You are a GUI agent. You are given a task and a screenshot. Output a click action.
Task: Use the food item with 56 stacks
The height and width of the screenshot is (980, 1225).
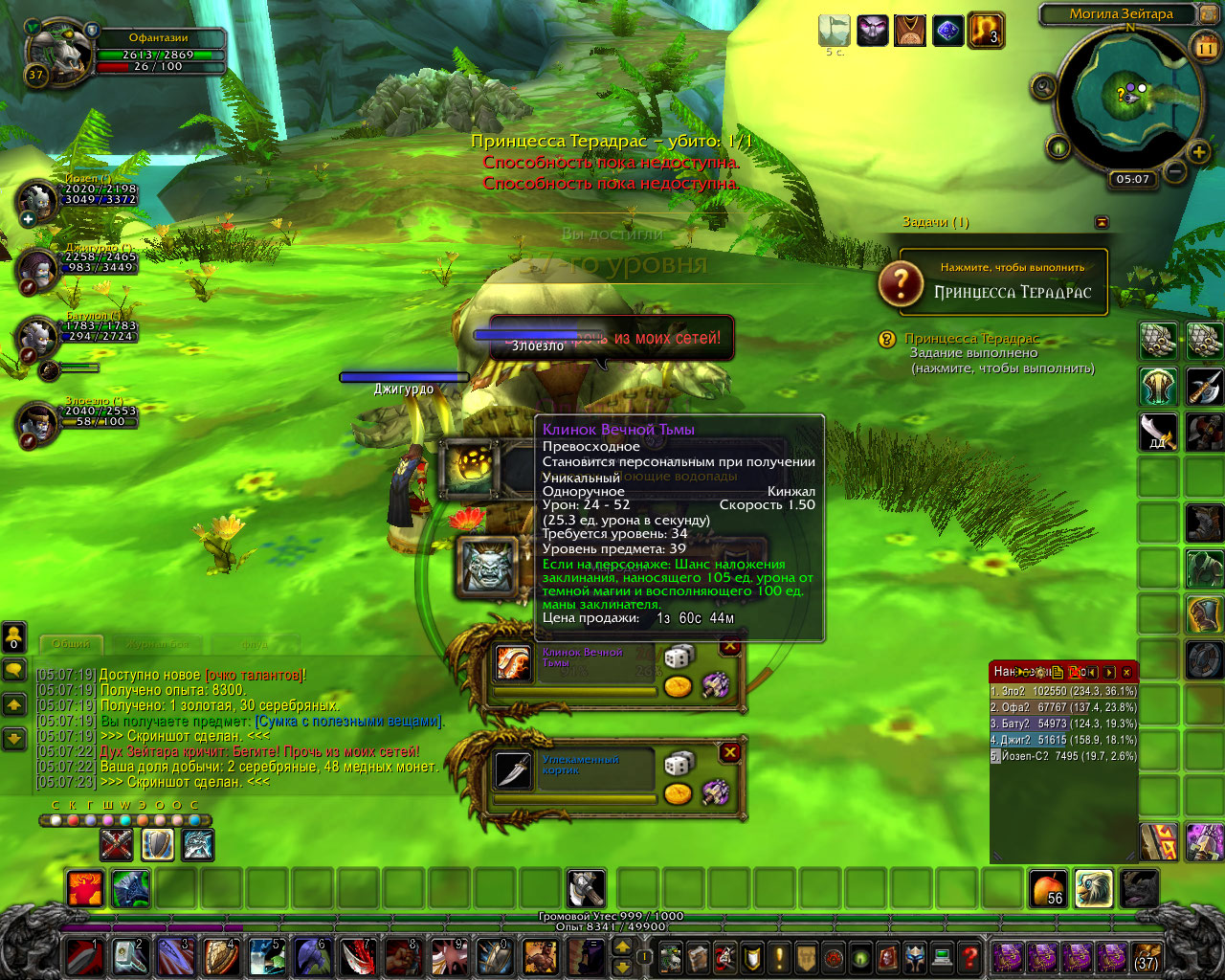coord(1049,889)
